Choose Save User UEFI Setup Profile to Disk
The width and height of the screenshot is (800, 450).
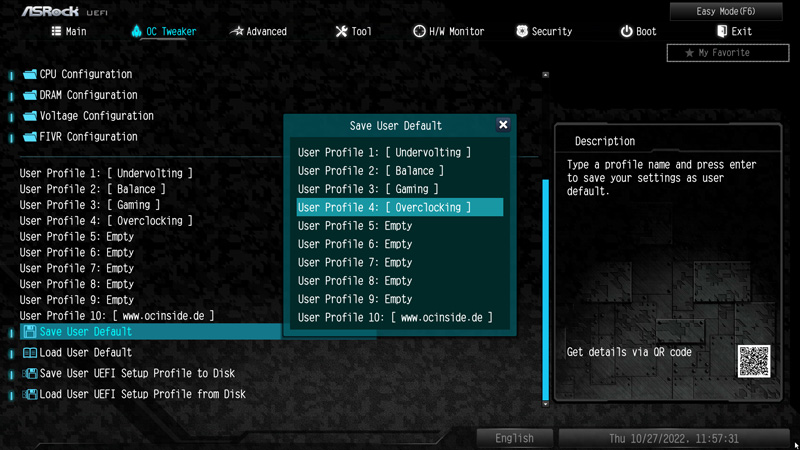[137, 373]
